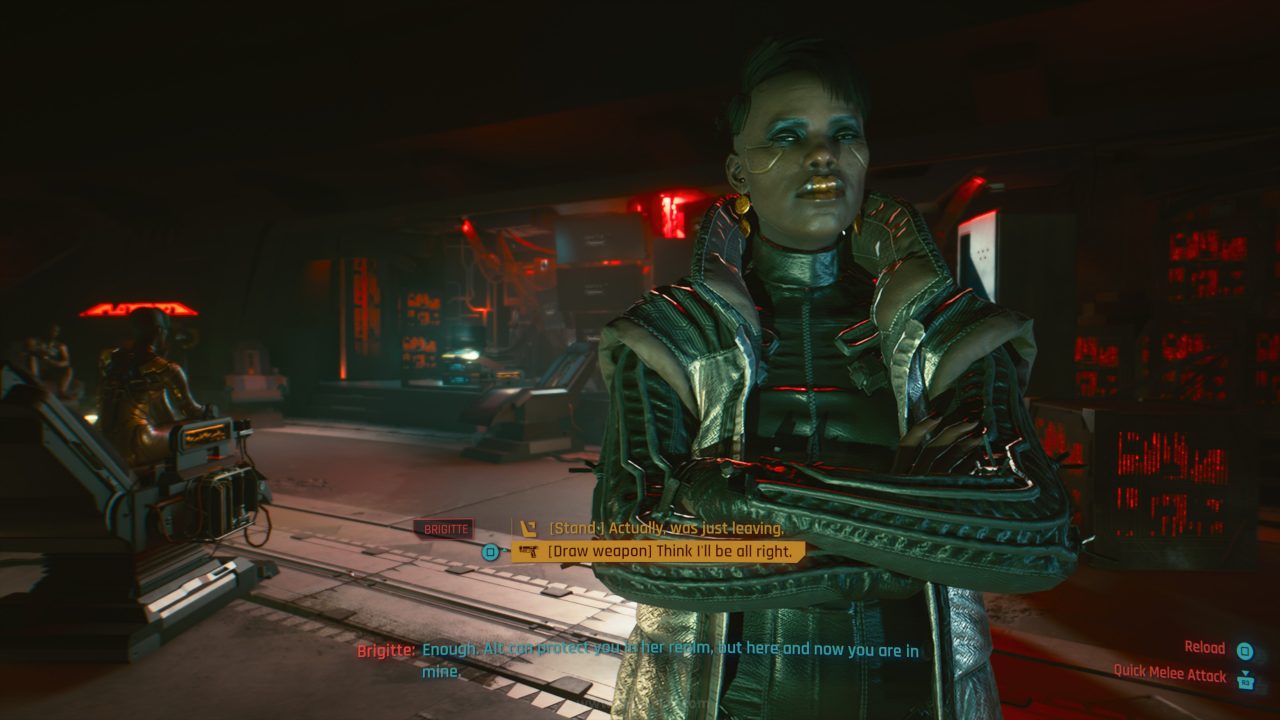Screen dimensions: 1280x720
Task: Select "Think I'll be all right" dialogue option
Action: [669, 551]
